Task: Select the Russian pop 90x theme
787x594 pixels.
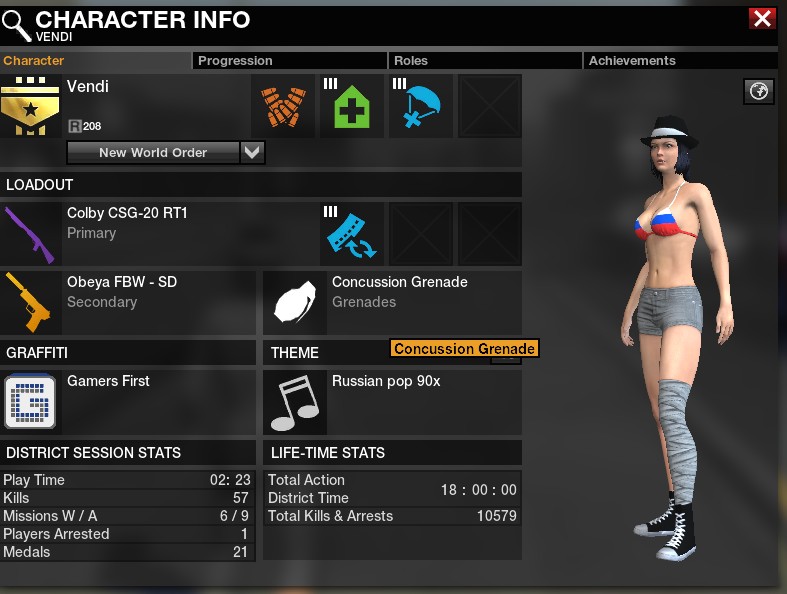Action: point(295,402)
